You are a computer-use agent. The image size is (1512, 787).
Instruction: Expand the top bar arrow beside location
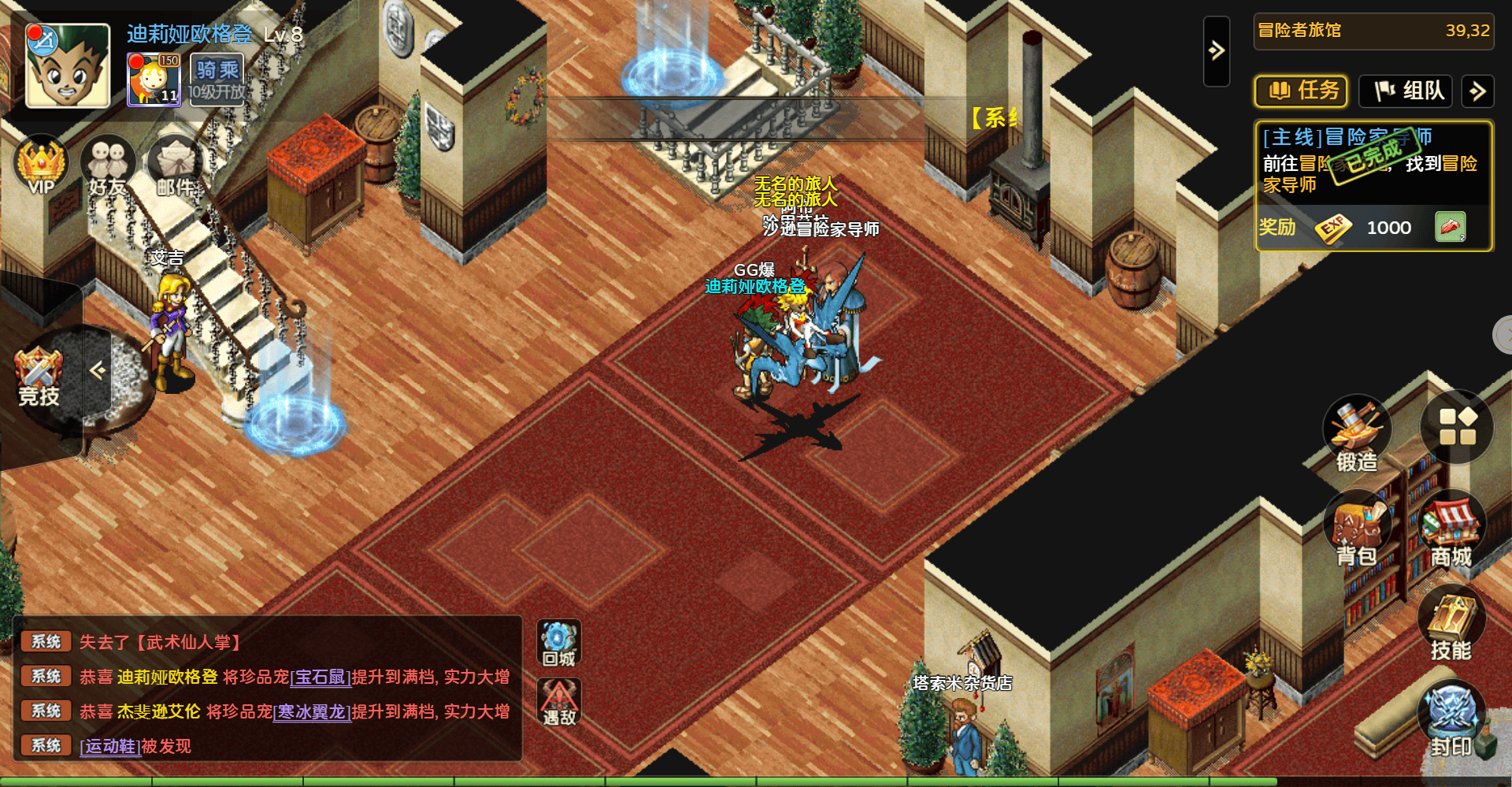pyautogui.click(x=1217, y=51)
